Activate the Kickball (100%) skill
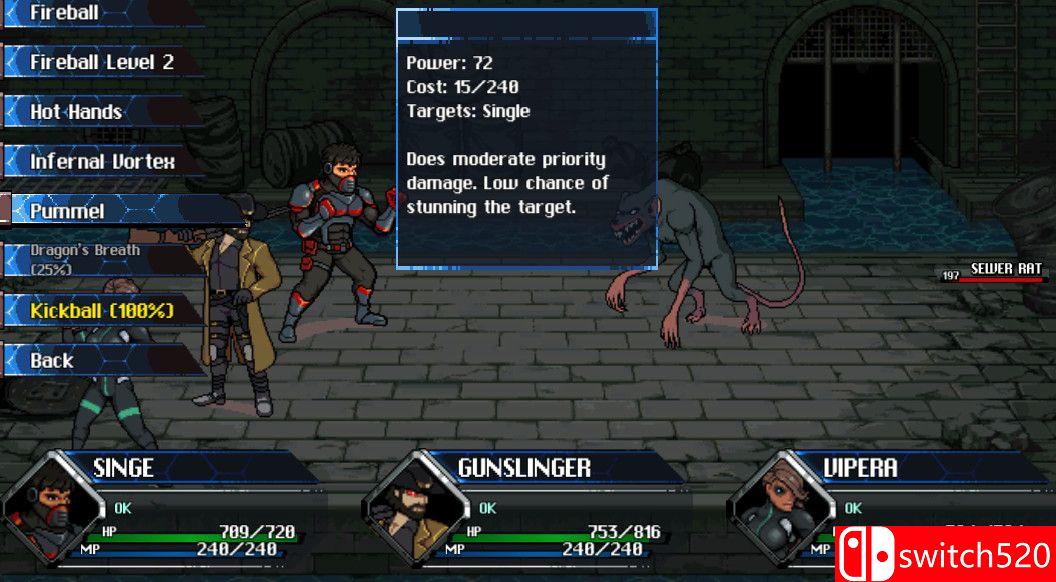 (100, 310)
